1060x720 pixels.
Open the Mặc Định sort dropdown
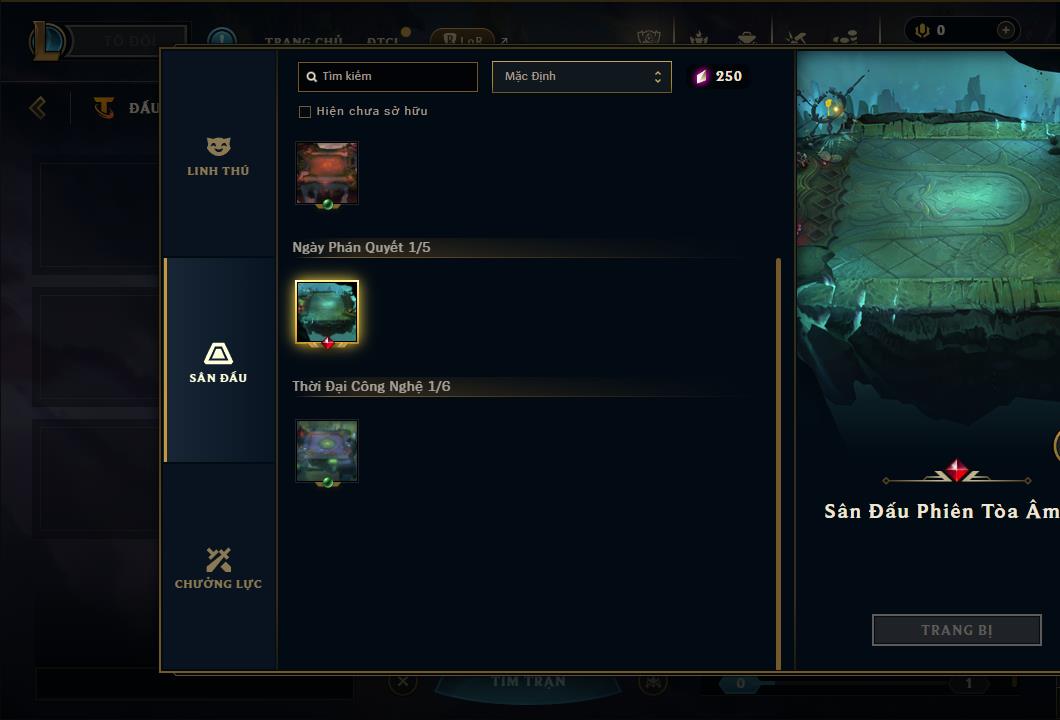(581, 76)
